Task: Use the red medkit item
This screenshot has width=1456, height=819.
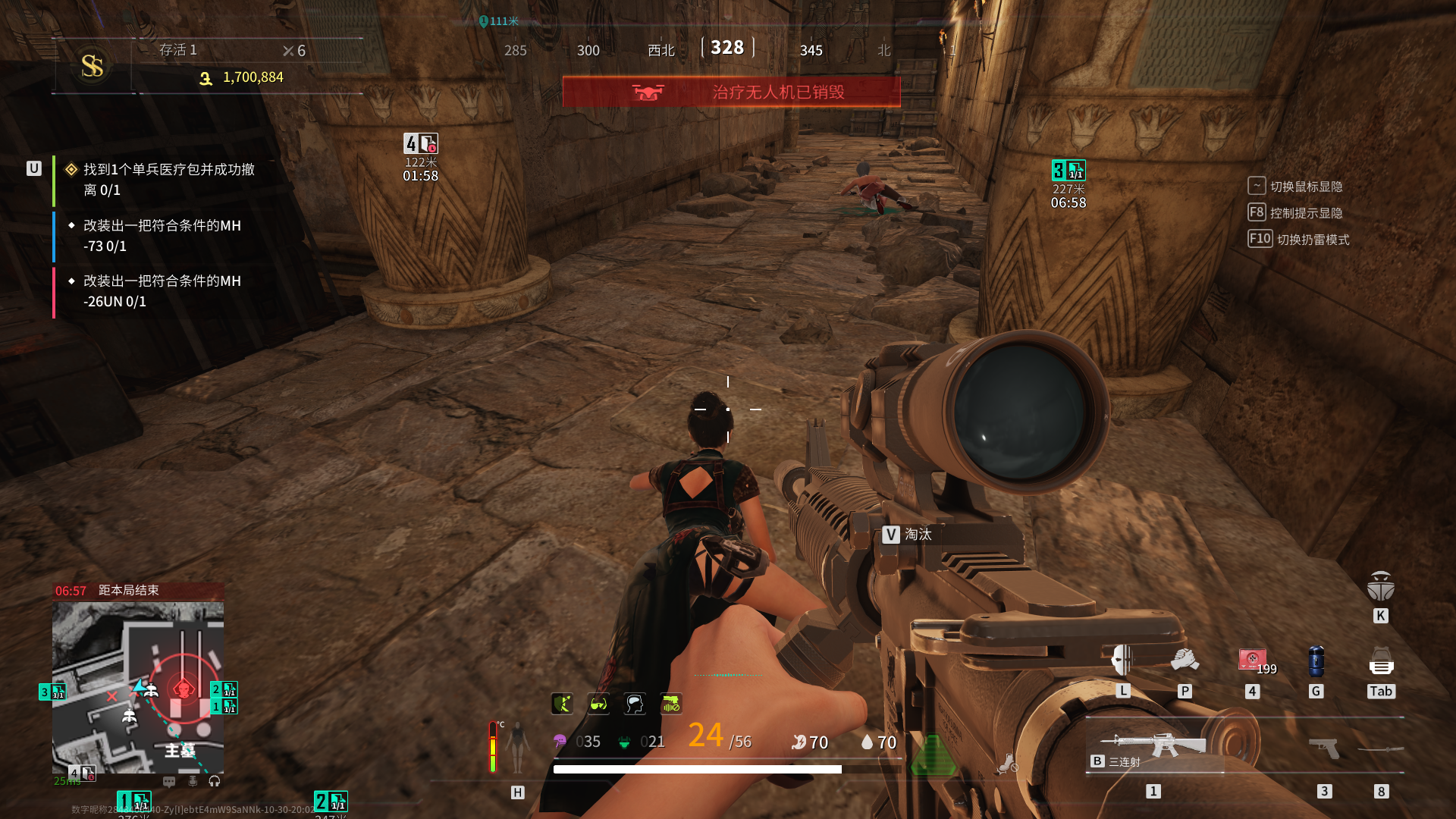Action: click(x=1252, y=660)
